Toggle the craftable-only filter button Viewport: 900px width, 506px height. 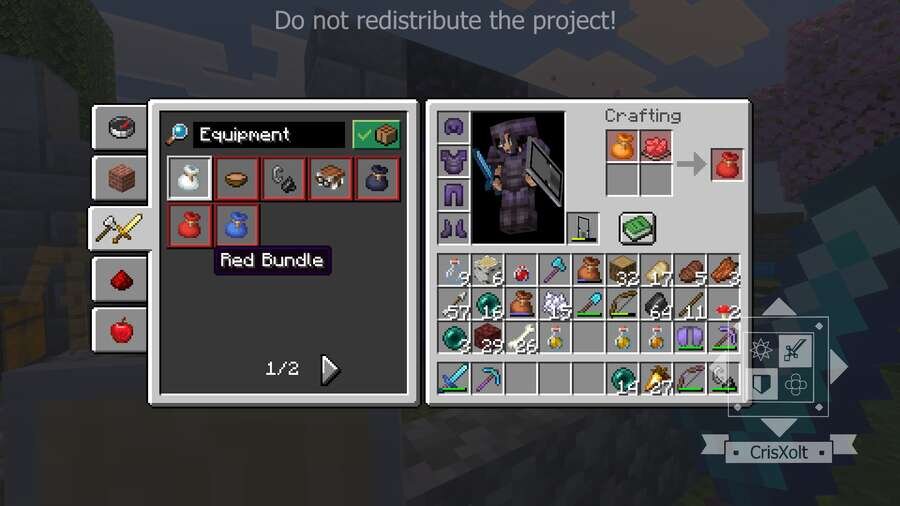pyautogui.click(x=376, y=135)
